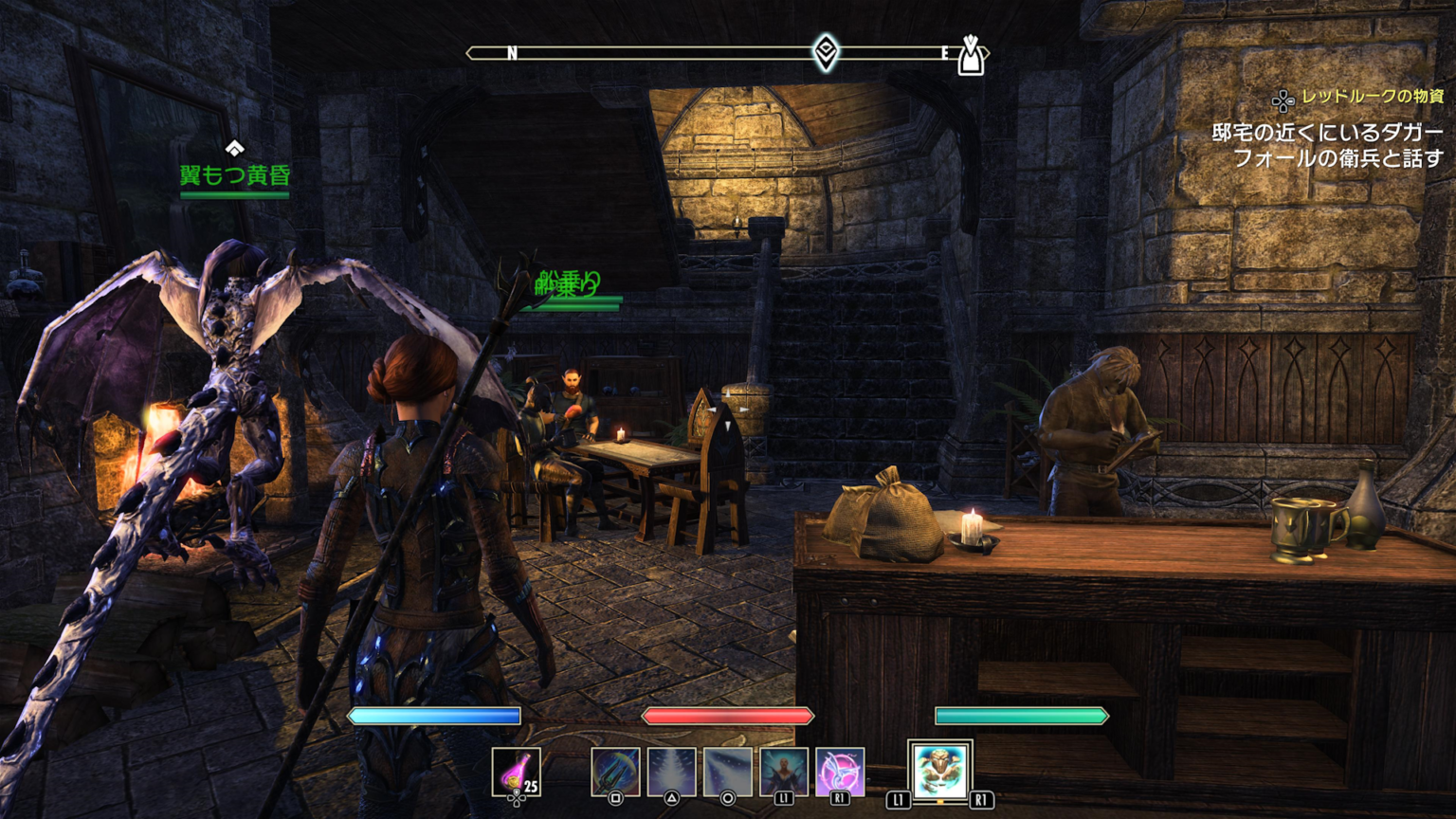Open the レッドルークの物資 quest tracker

(1371, 97)
